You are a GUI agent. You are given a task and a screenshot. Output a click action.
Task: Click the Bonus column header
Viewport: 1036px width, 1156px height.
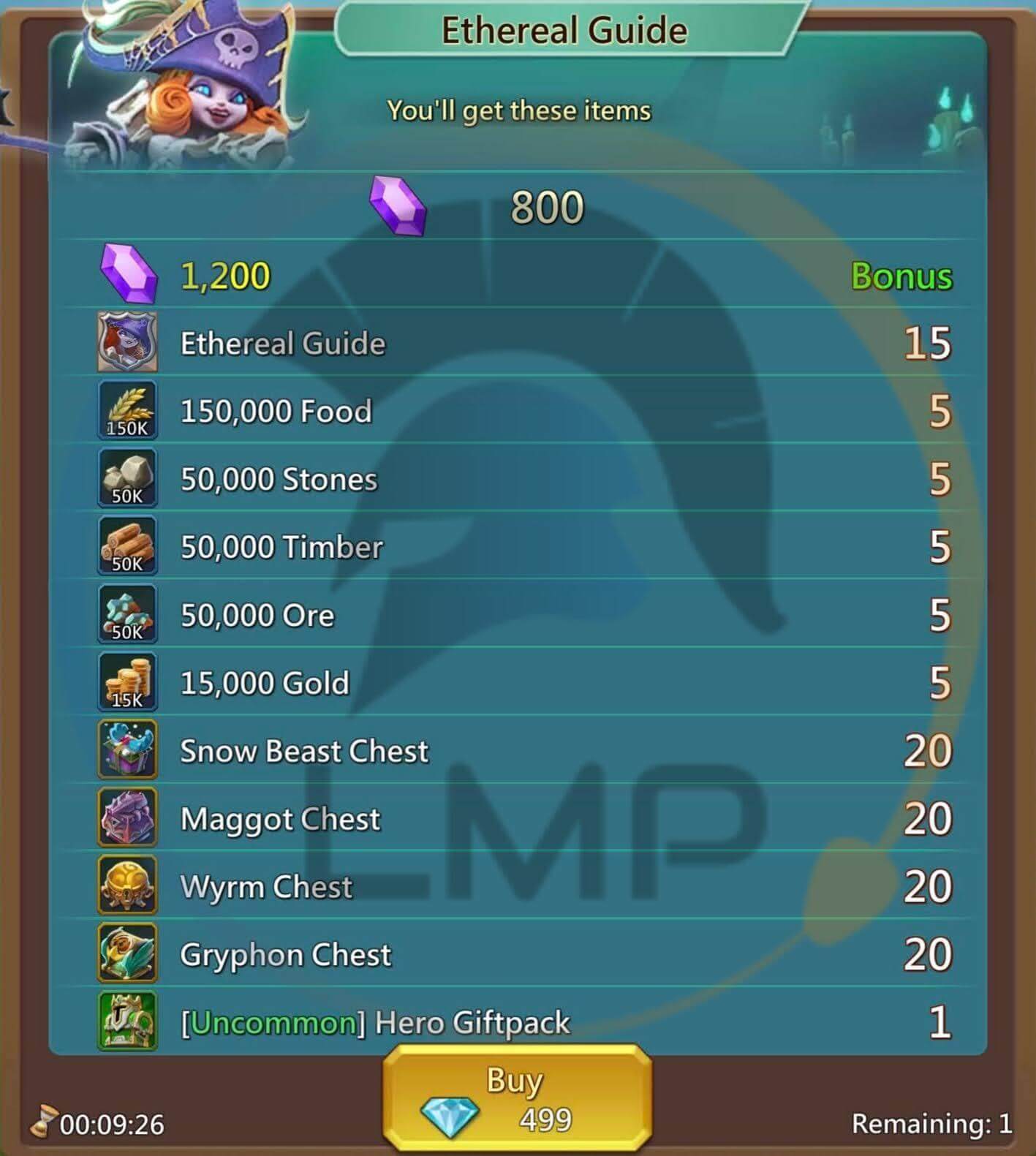[x=902, y=276]
